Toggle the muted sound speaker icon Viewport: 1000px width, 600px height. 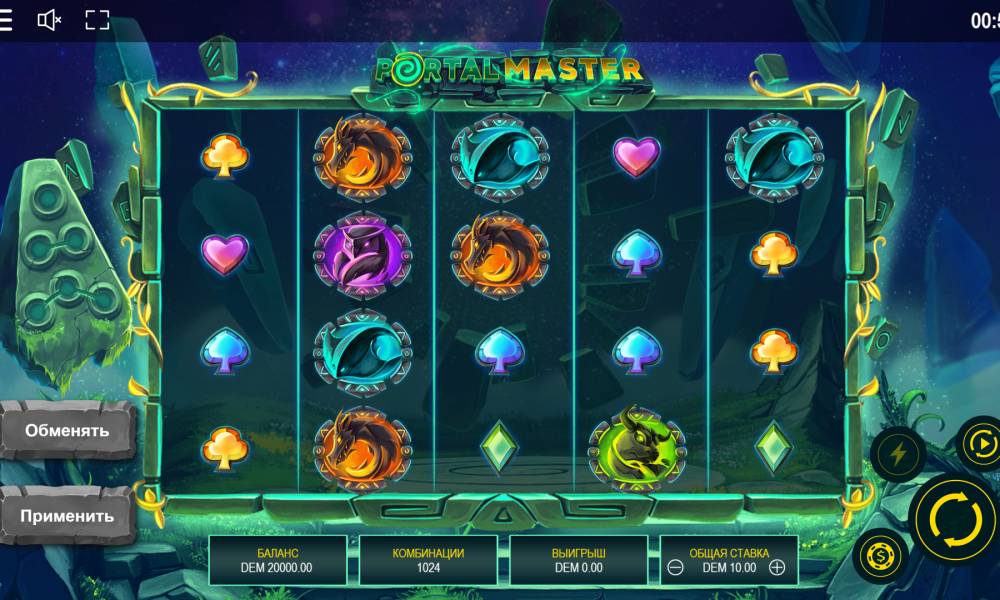pyautogui.click(x=49, y=20)
